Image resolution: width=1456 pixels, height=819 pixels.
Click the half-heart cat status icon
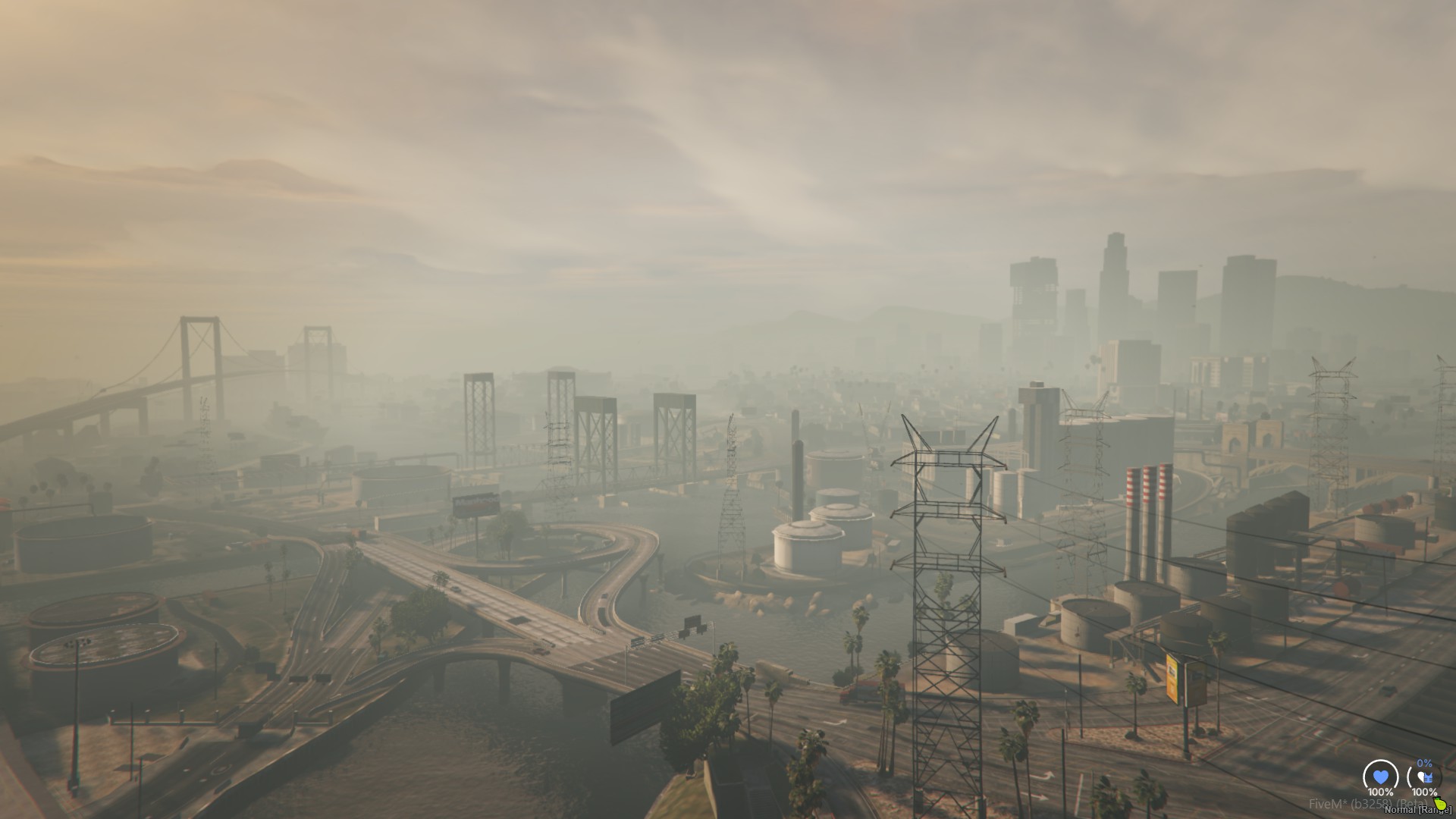(x=1424, y=777)
